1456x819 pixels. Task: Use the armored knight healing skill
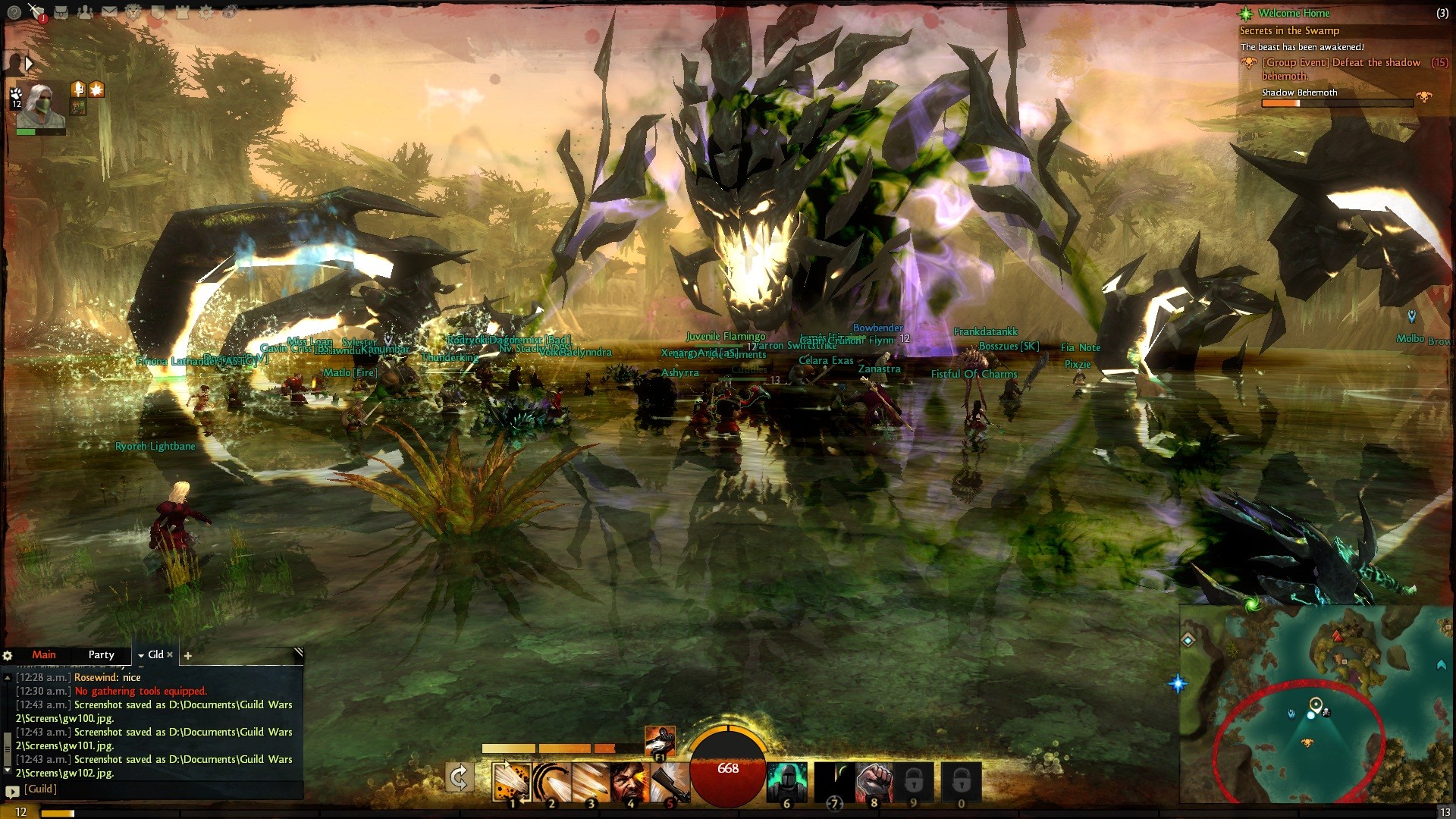click(786, 782)
